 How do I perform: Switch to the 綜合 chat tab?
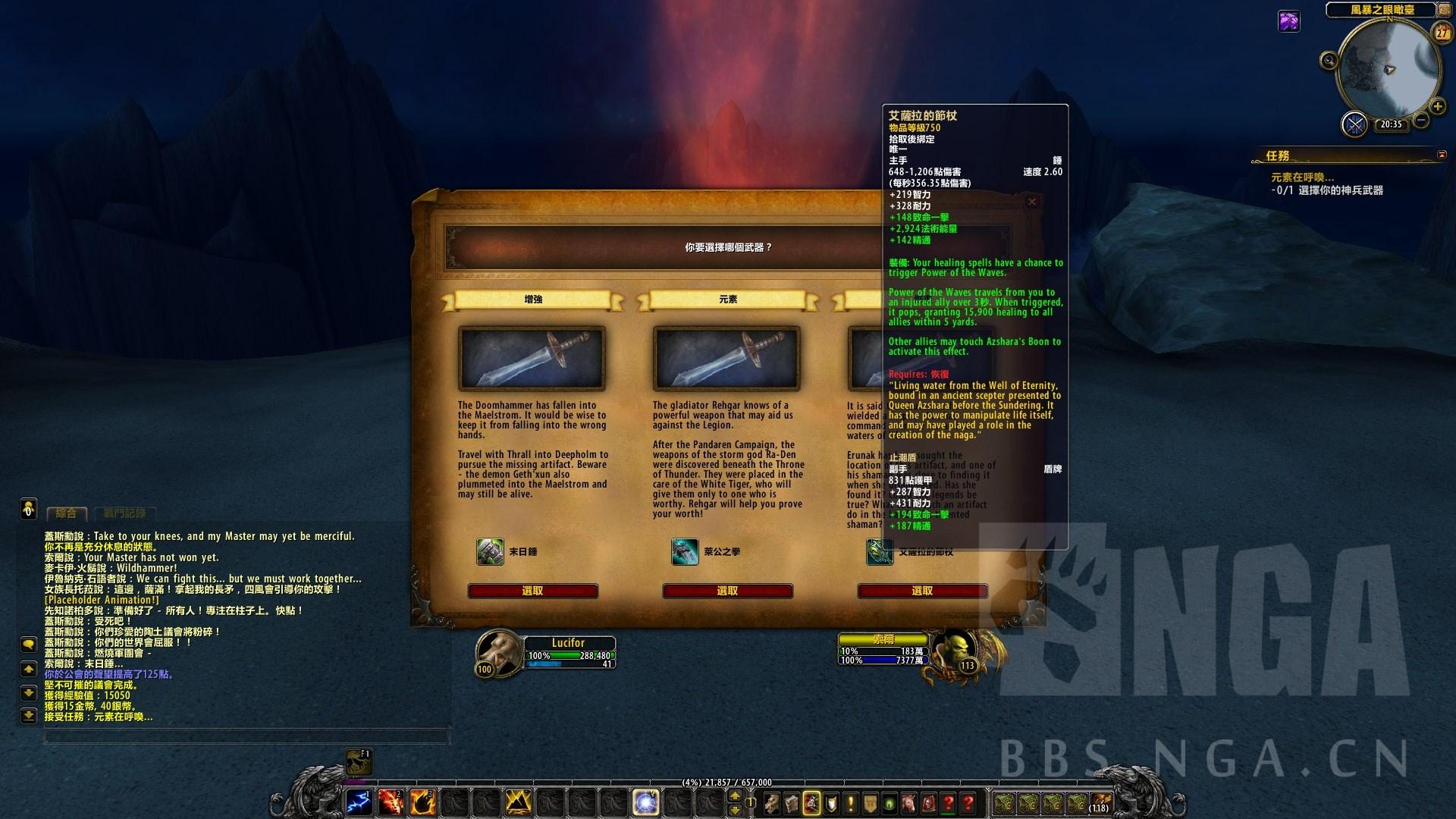[67, 513]
